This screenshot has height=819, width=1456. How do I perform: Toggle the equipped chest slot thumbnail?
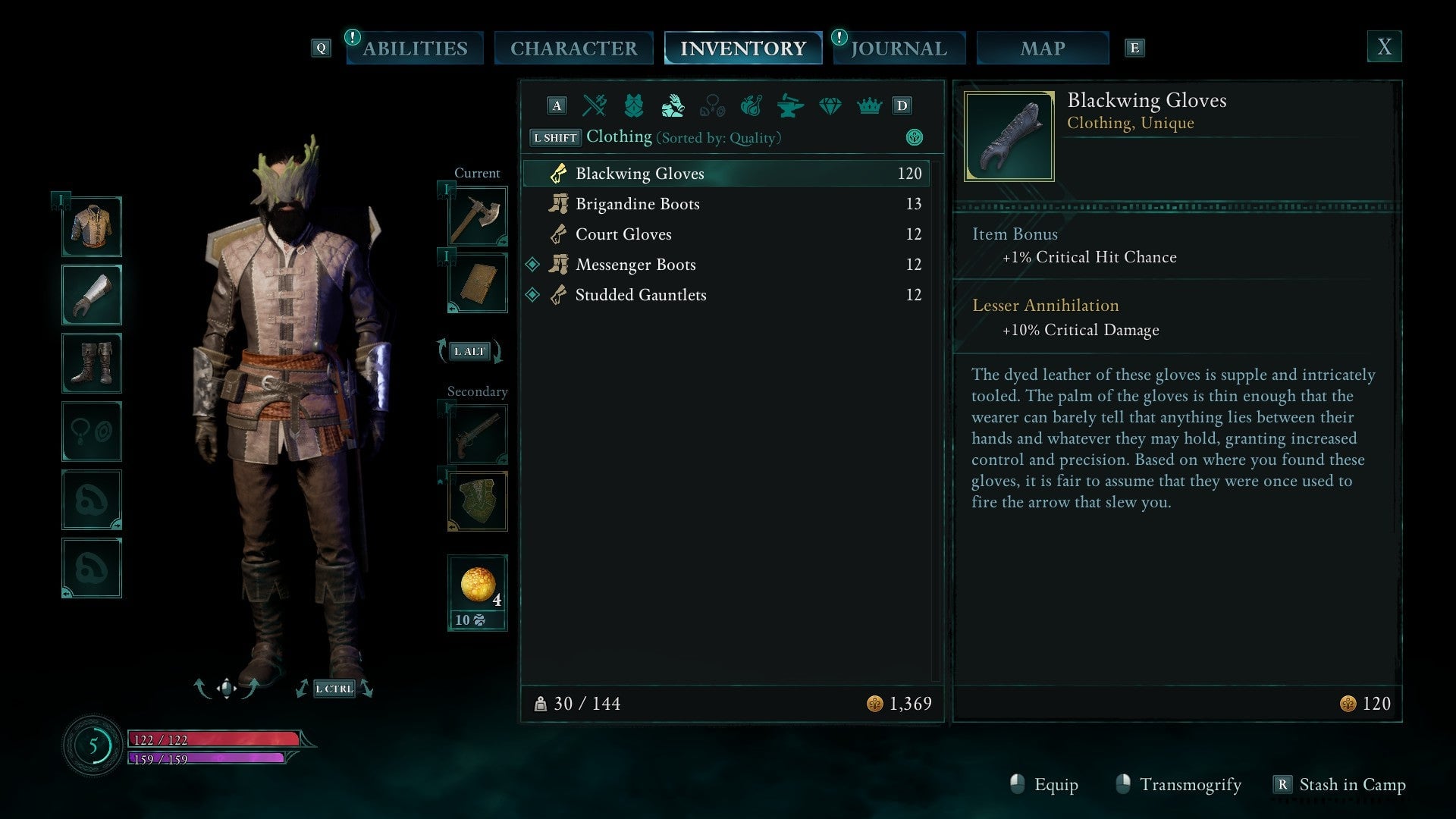point(92,226)
